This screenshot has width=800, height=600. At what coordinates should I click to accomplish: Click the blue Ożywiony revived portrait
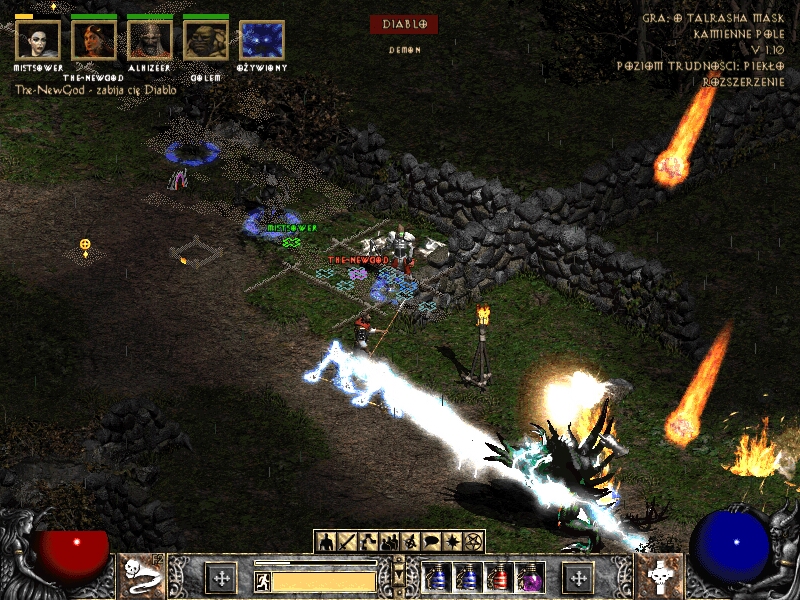261,40
